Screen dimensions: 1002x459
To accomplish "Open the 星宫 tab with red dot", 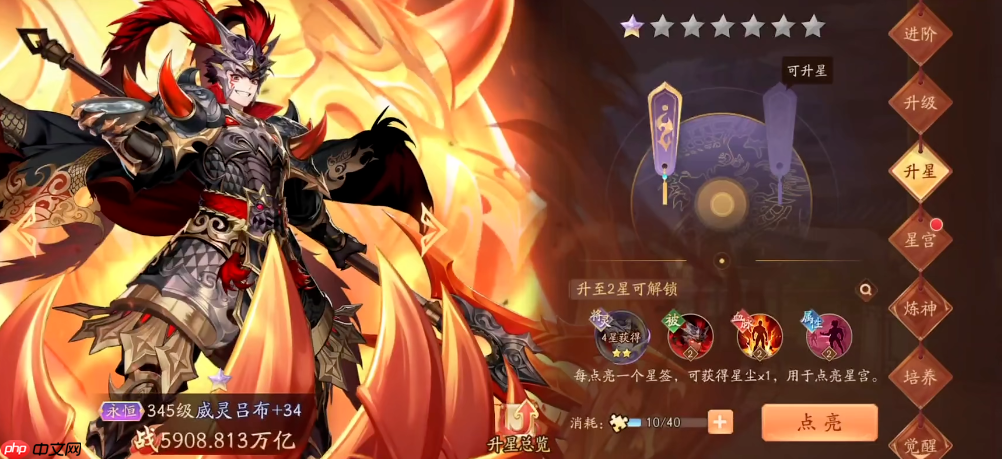I will [x=920, y=240].
